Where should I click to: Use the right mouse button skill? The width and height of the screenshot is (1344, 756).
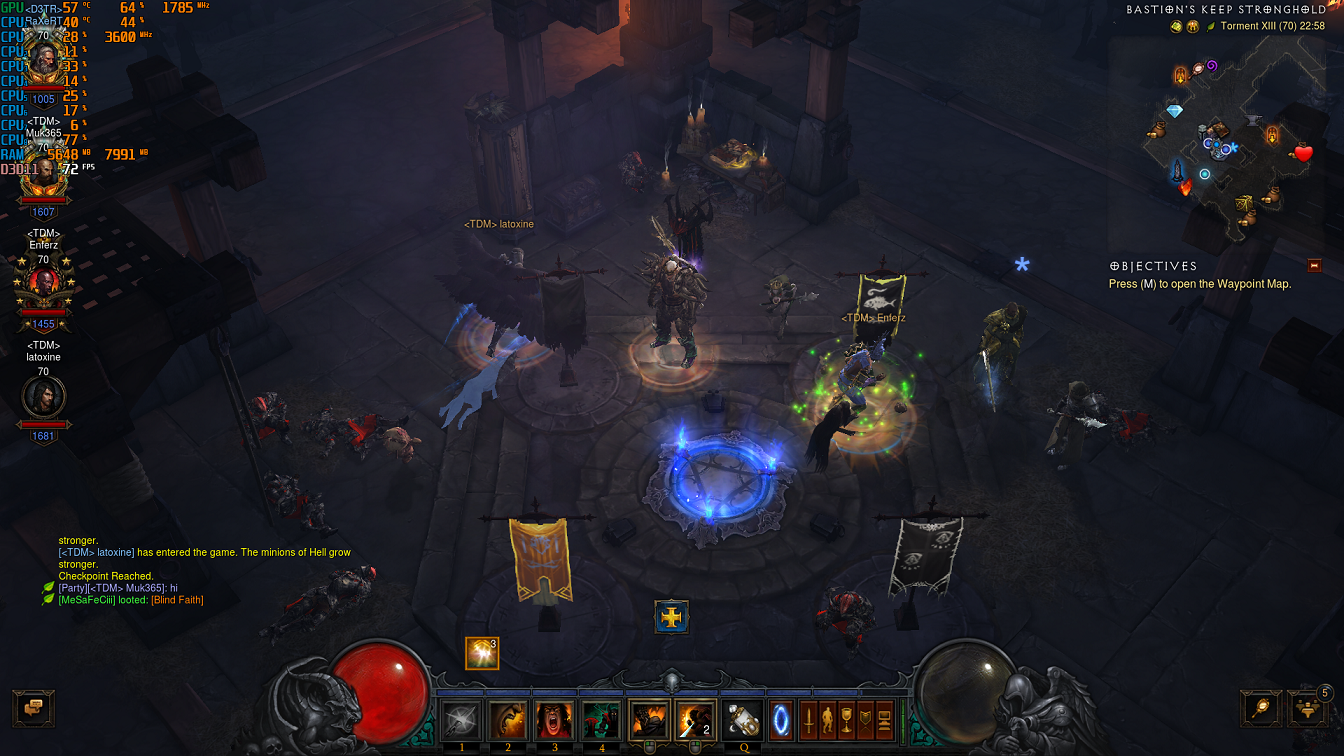coord(696,721)
